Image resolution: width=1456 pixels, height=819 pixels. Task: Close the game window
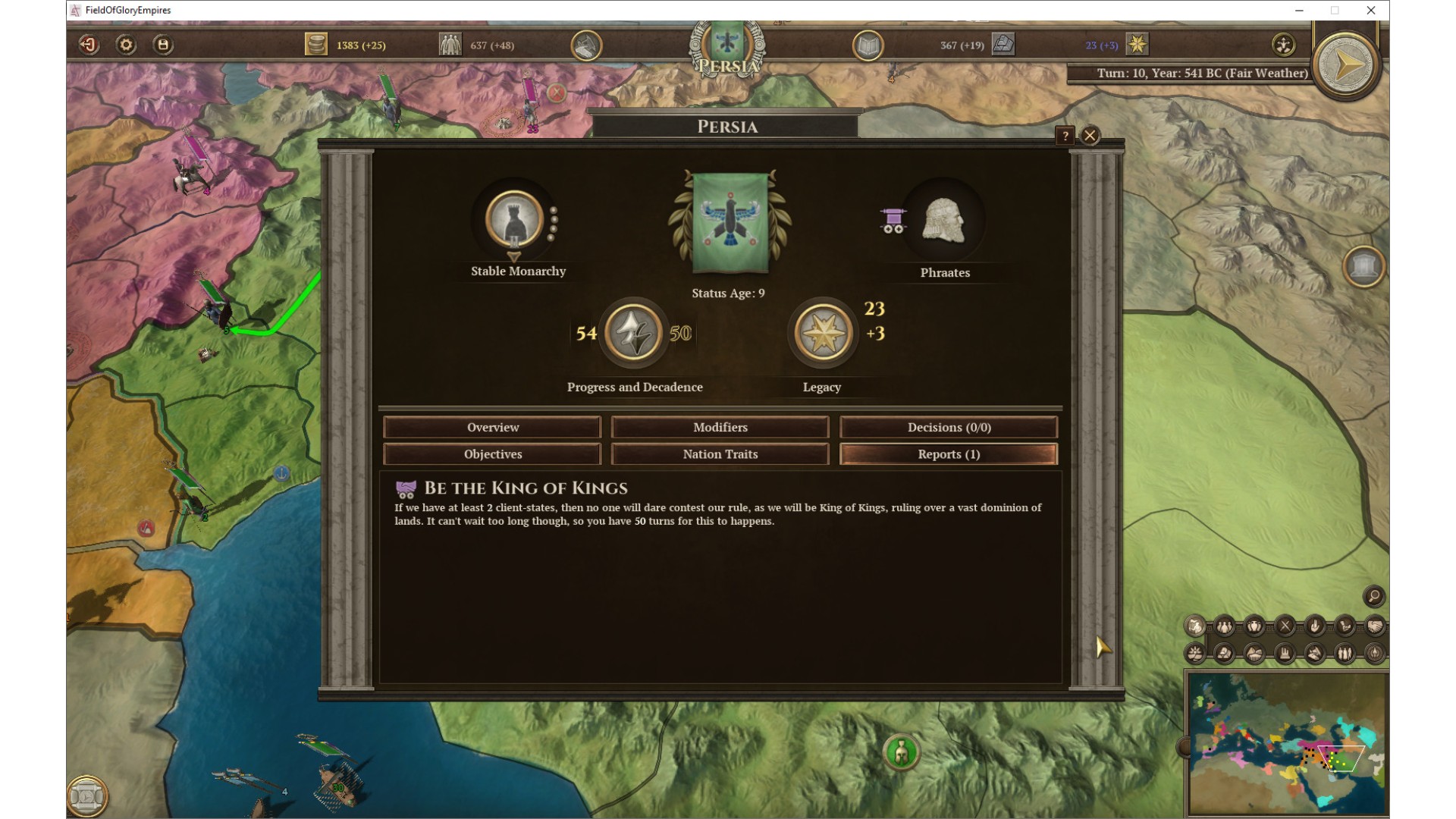1370,10
